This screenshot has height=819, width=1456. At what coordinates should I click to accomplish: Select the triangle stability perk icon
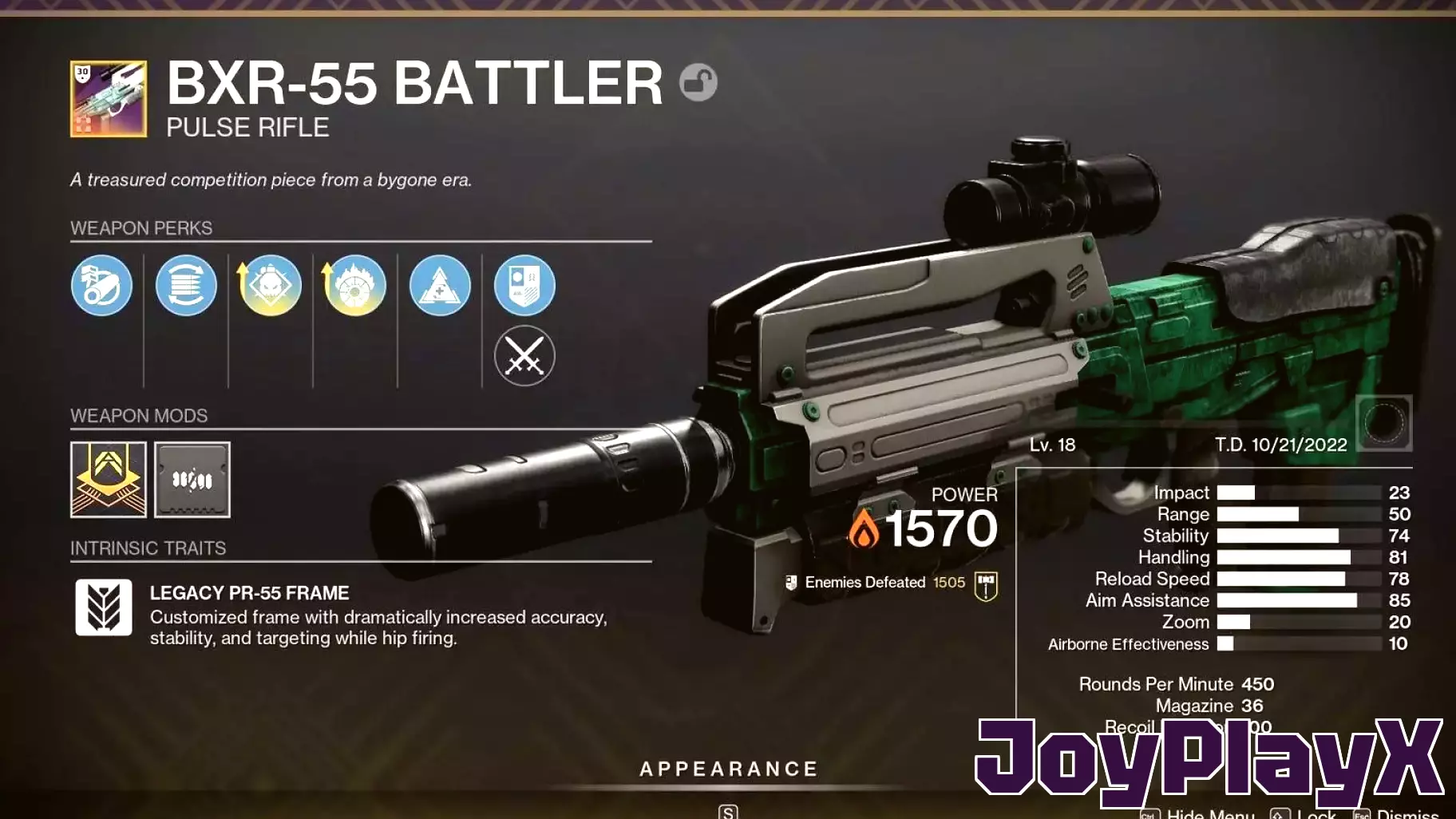point(440,286)
